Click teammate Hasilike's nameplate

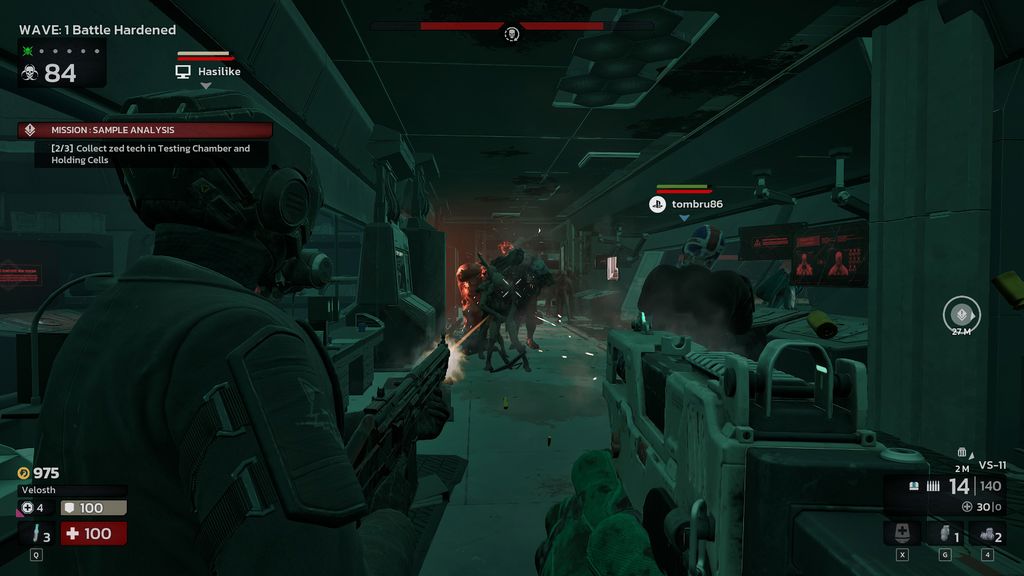pos(208,71)
